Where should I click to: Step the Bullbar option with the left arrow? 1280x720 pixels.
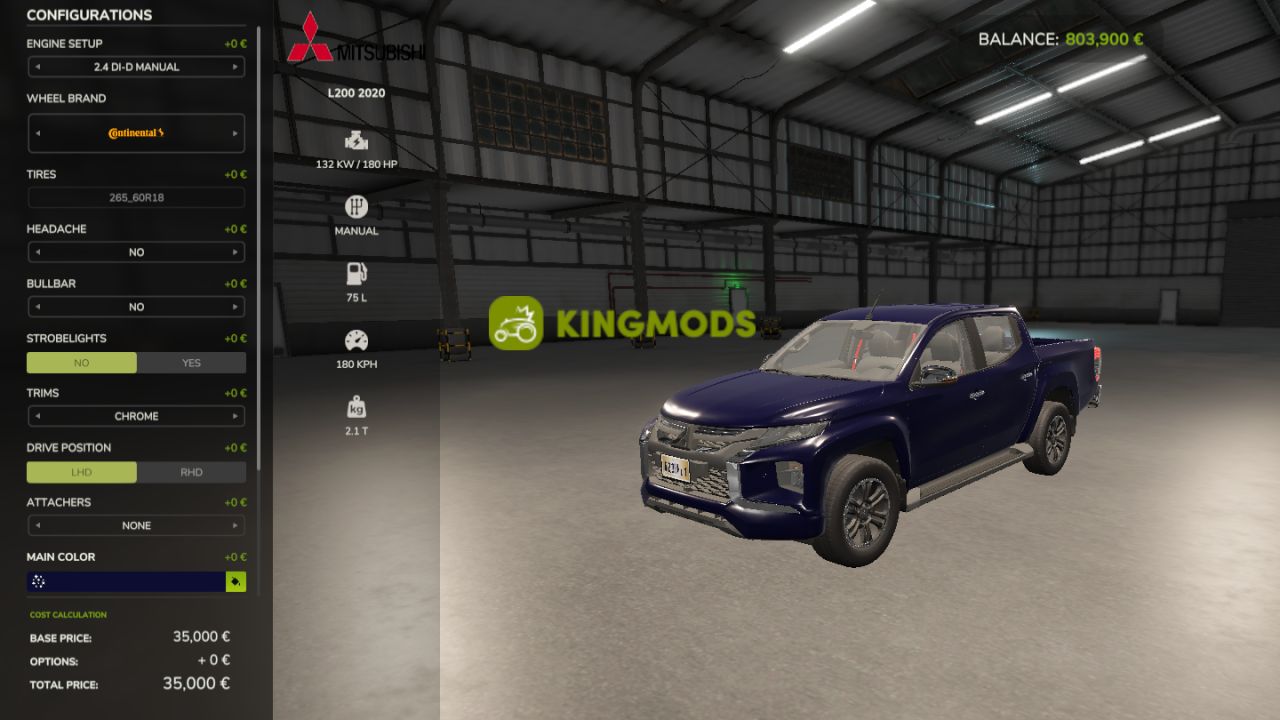click(x=36, y=306)
